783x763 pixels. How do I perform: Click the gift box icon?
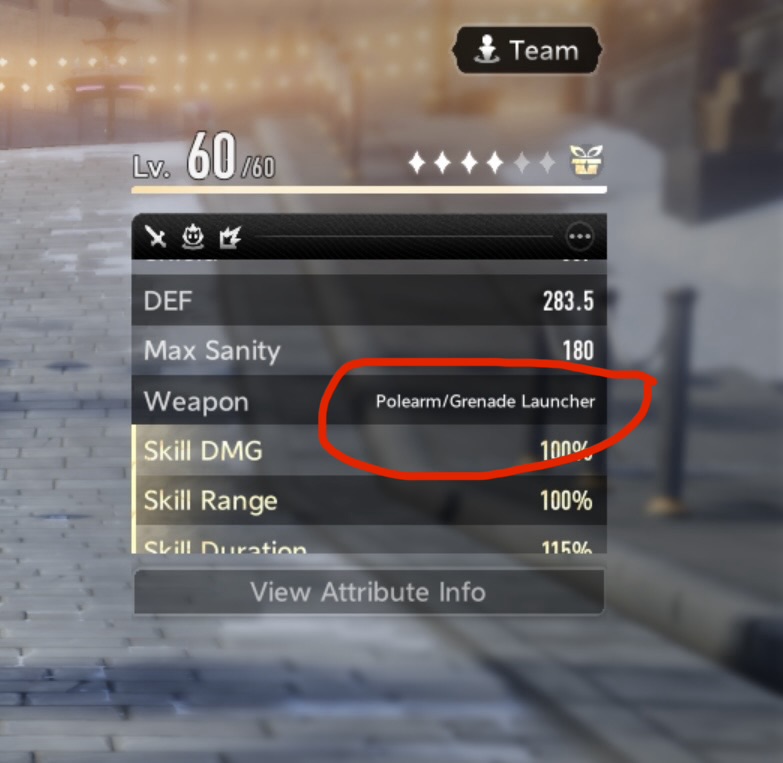pos(586,161)
